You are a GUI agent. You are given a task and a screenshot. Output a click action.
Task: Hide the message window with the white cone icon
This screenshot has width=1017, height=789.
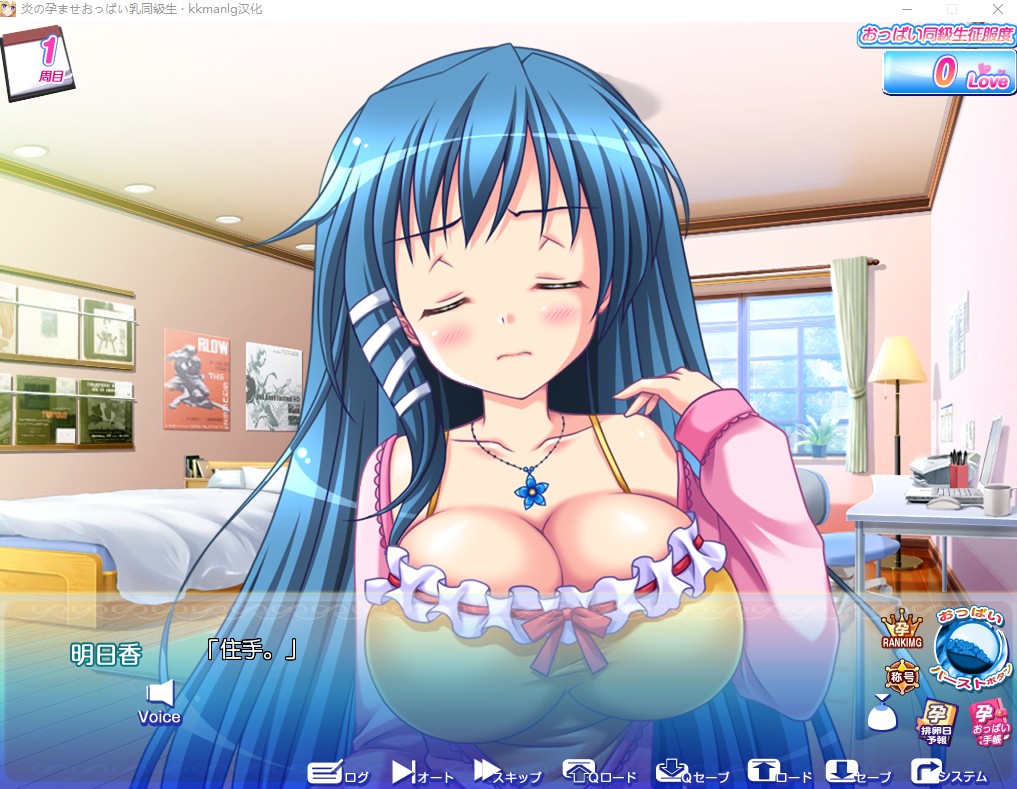(881, 716)
